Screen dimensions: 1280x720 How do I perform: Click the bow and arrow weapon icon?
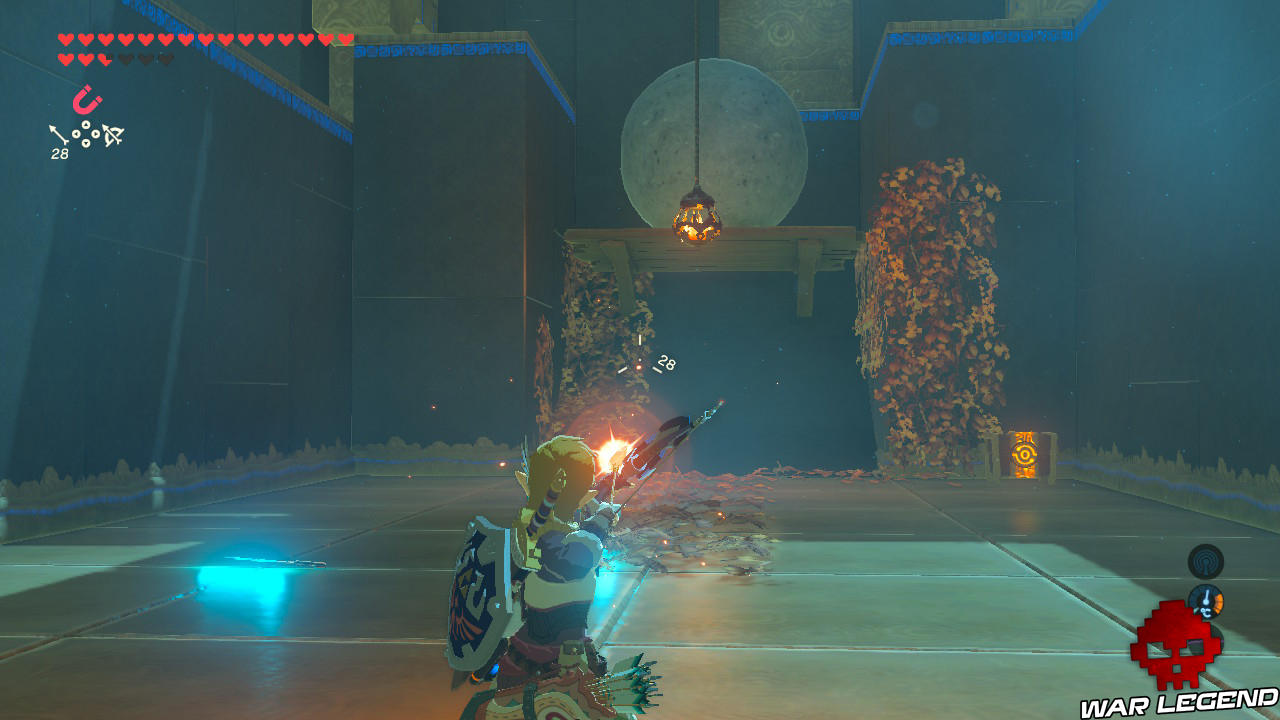click(x=113, y=134)
